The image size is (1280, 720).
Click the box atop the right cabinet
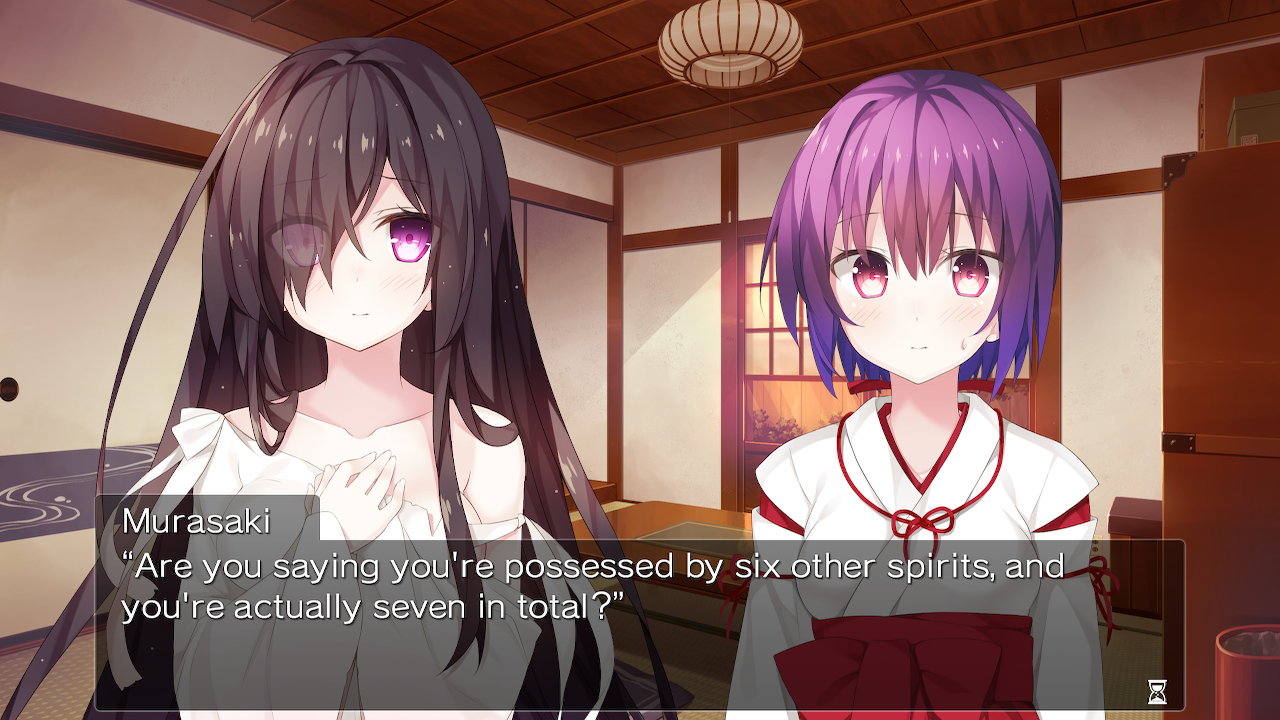(x=1245, y=120)
